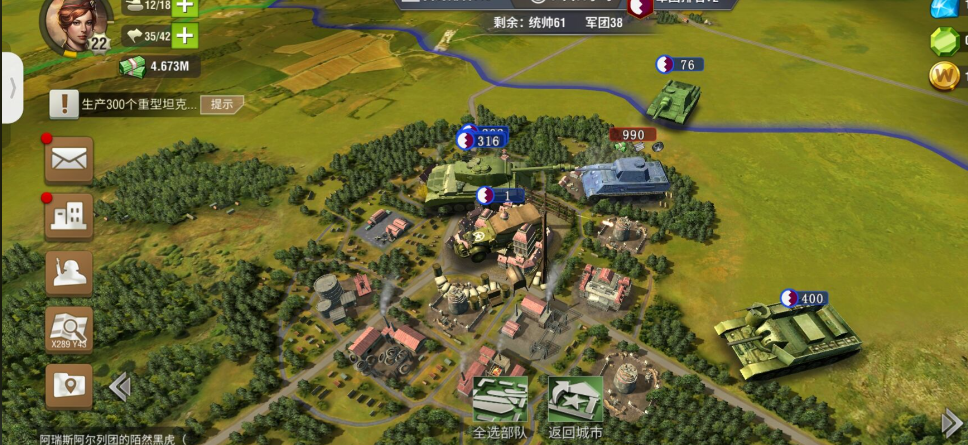Open the map bookmarks folder
Image resolution: width=968 pixels, height=445 pixels.
(69, 386)
